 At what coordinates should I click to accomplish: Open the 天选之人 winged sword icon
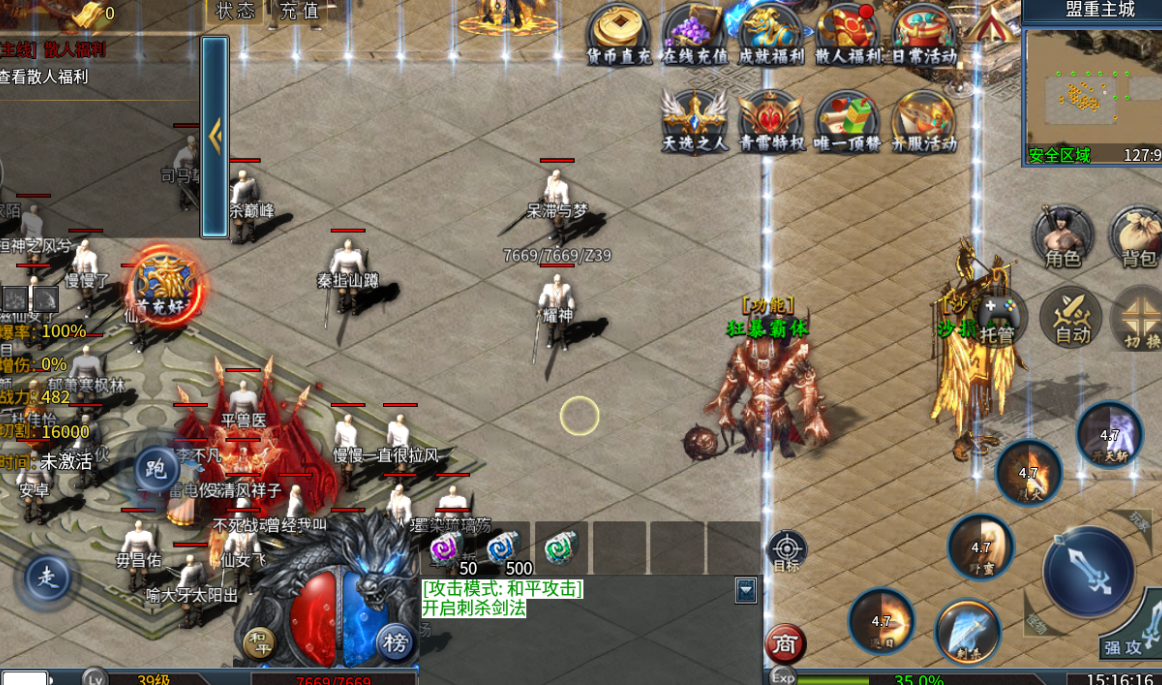click(x=695, y=120)
